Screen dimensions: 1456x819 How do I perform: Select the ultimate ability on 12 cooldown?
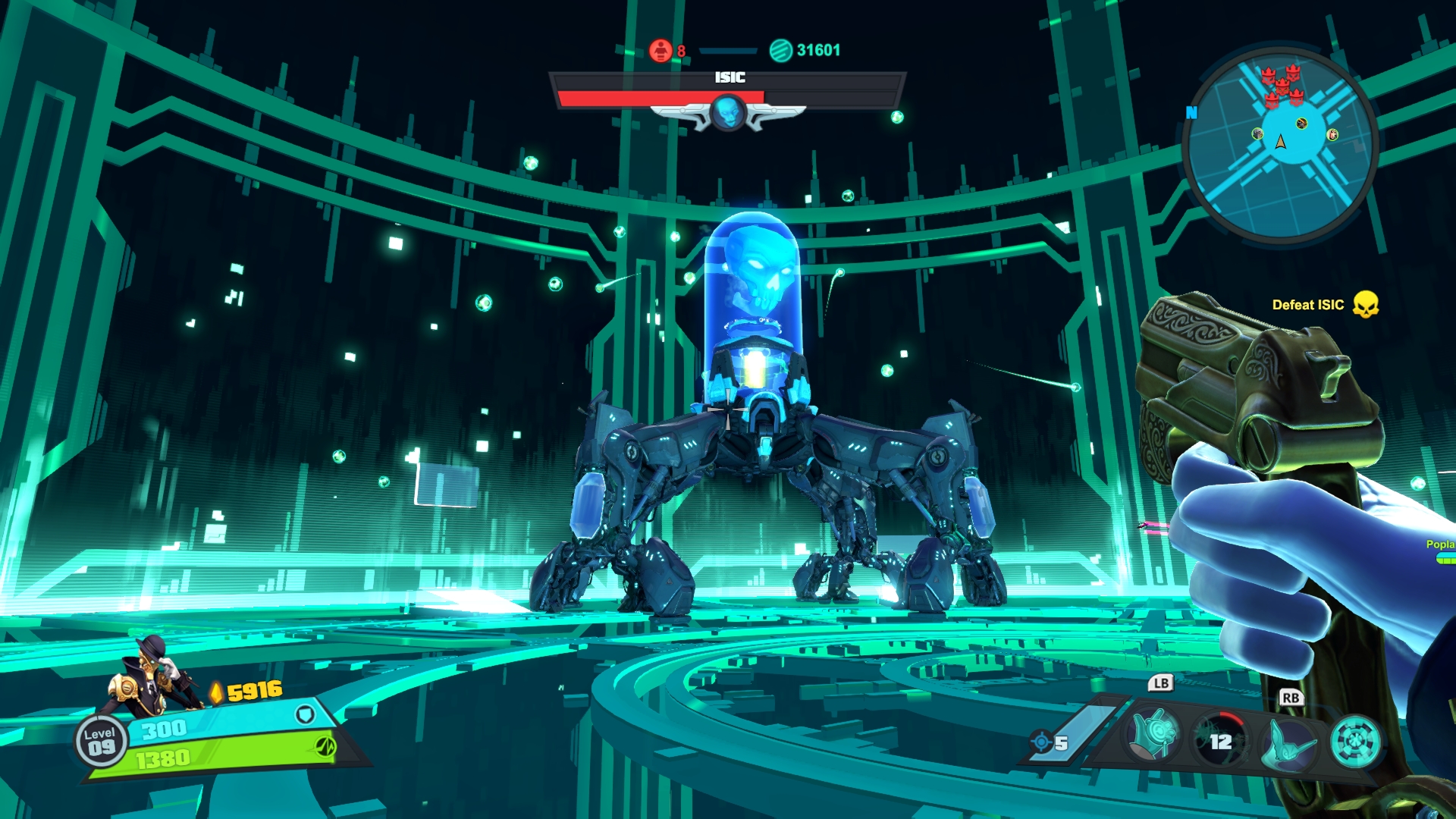pyautogui.click(x=1220, y=740)
